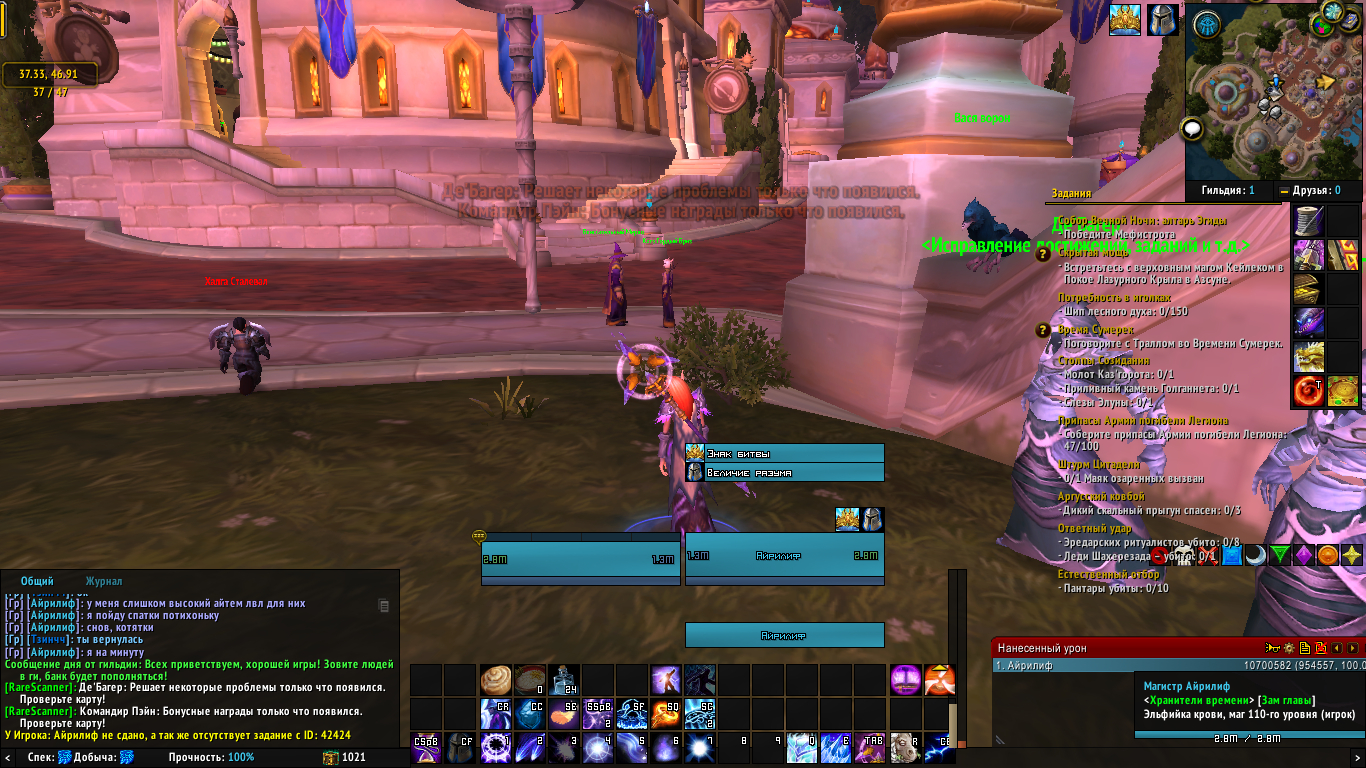Open the Журнал chat tab
Screen dimensions: 1366x768
pos(104,581)
